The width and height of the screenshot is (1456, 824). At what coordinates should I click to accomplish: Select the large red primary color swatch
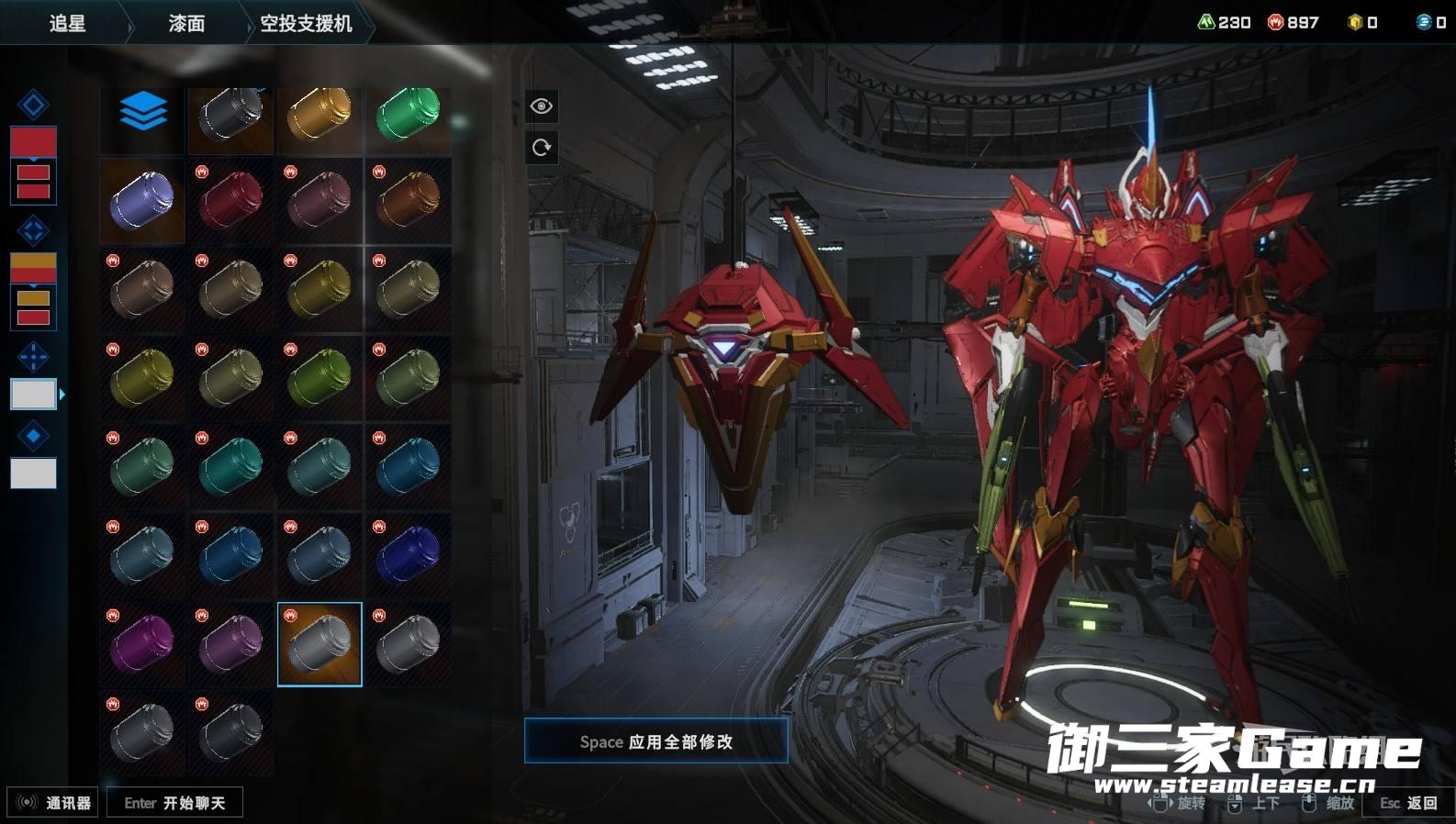[x=33, y=141]
